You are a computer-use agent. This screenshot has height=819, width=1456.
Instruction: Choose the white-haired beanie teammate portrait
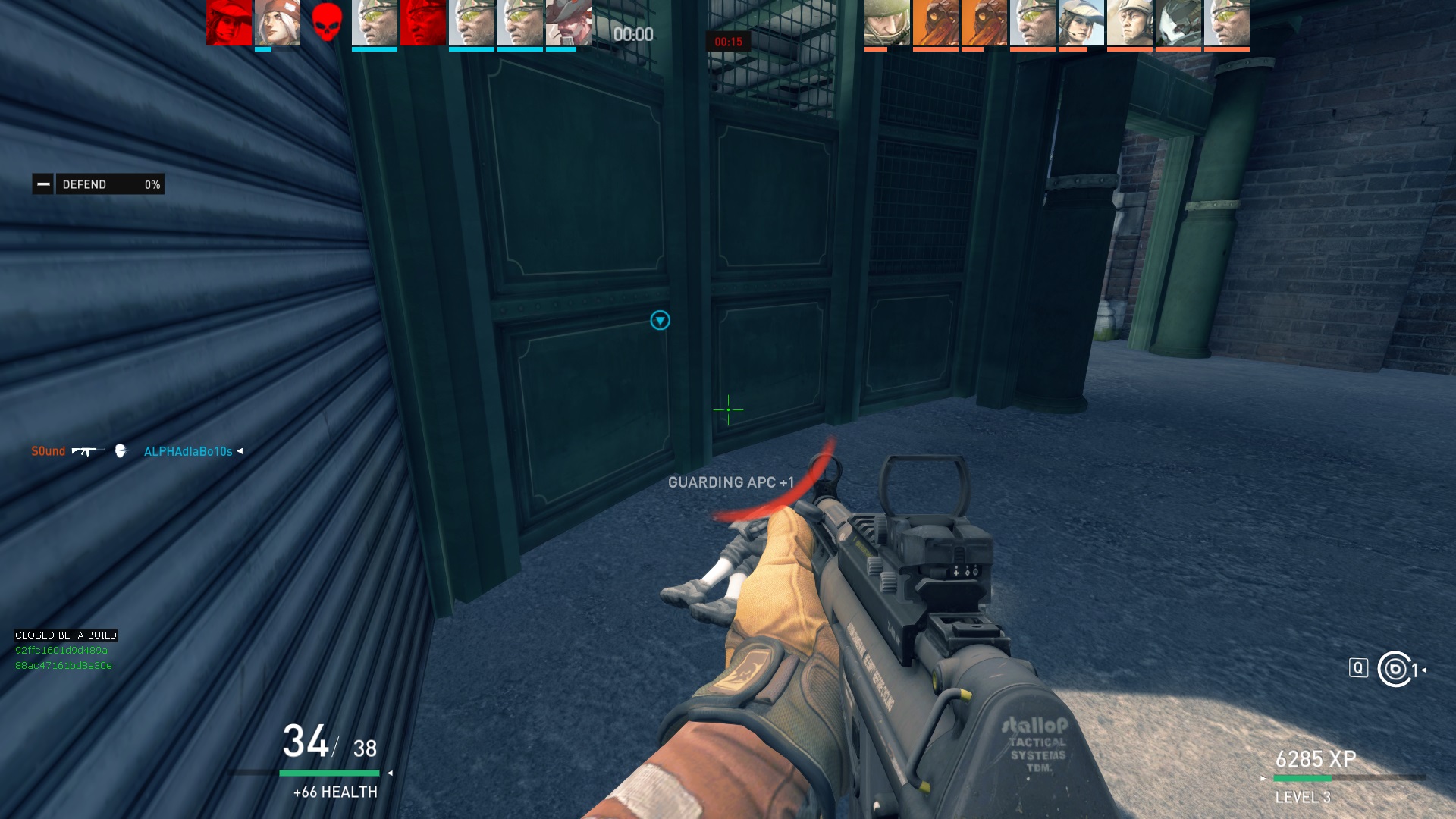pyautogui.click(x=277, y=24)
